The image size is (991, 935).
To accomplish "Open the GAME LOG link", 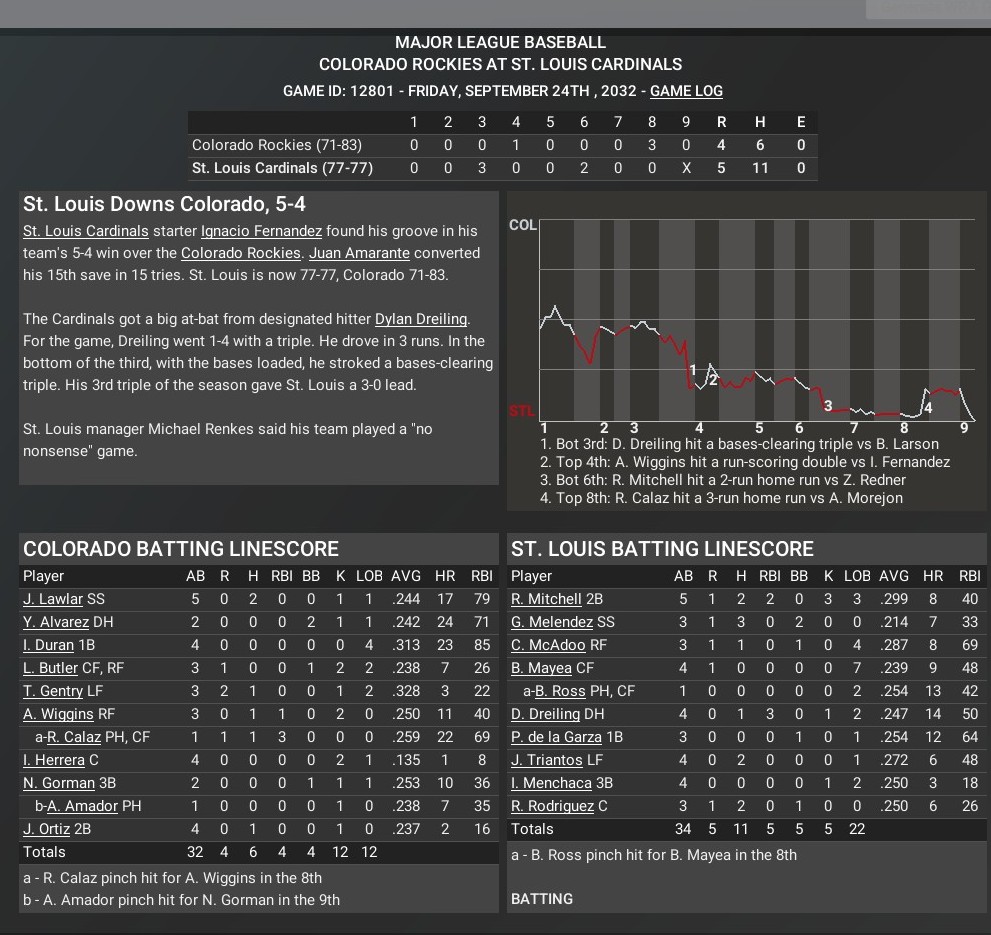I will point(686,91).
